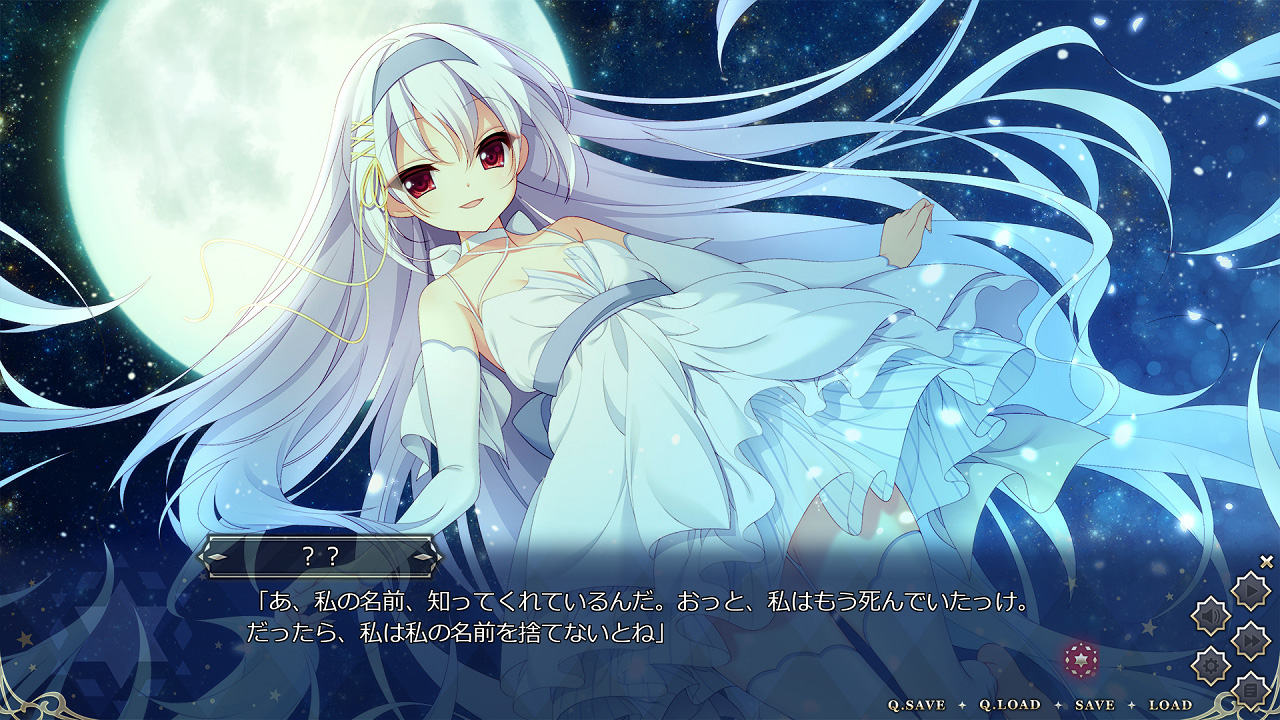Image resolution: width=1280 pixels, height=720 pixels.
Task: Show the backlog with the document icon
Action: [1250, 690]
